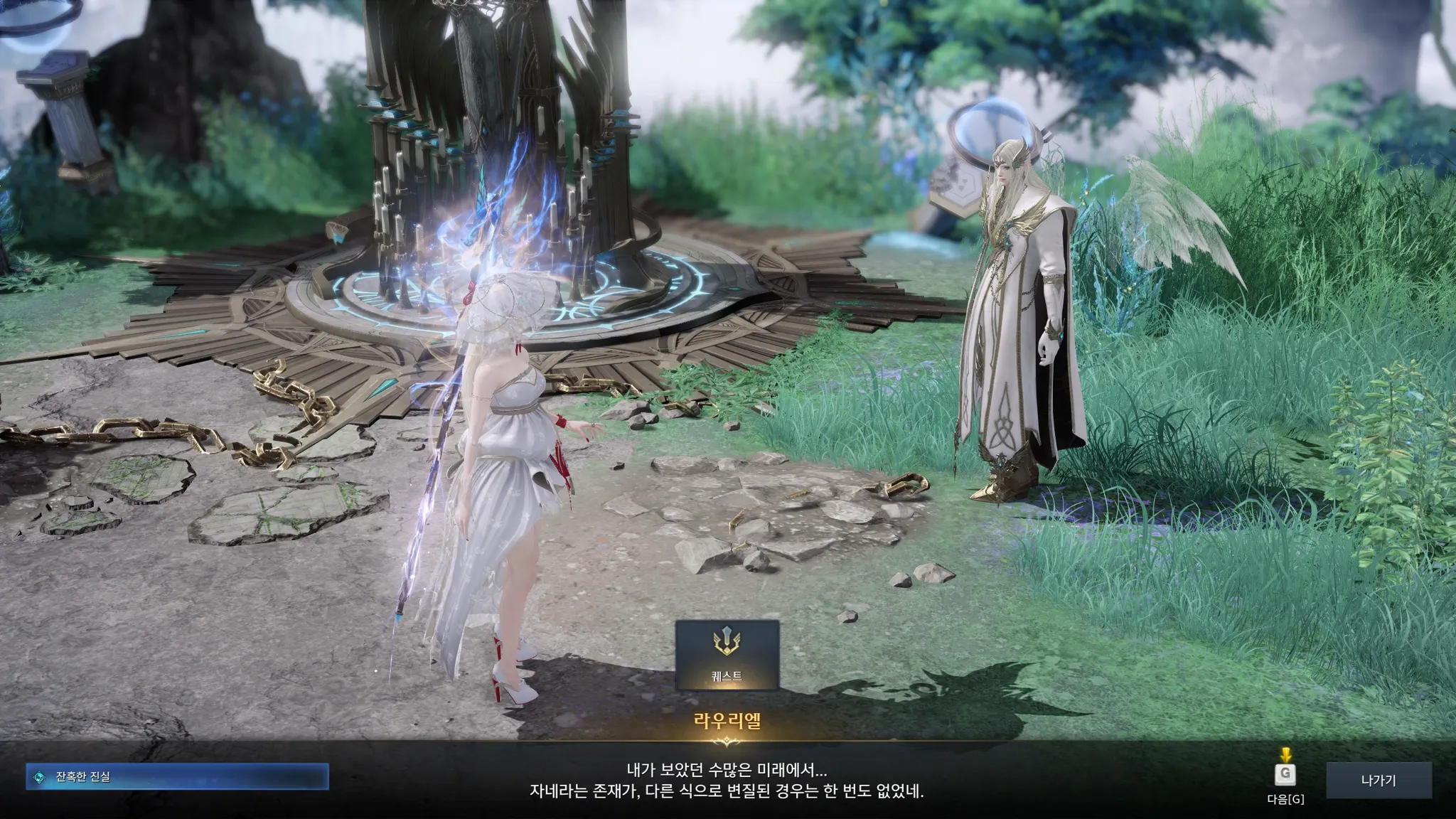Open the 잔혹한 진실 quest tracker entry

pyautogui.click(x=177, y=777)
